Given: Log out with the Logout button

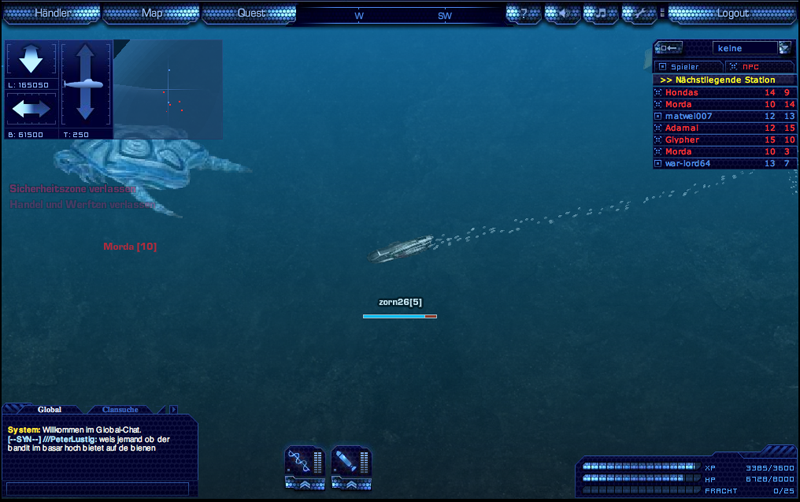Looking at the screenshot, I should pos(732,14).
